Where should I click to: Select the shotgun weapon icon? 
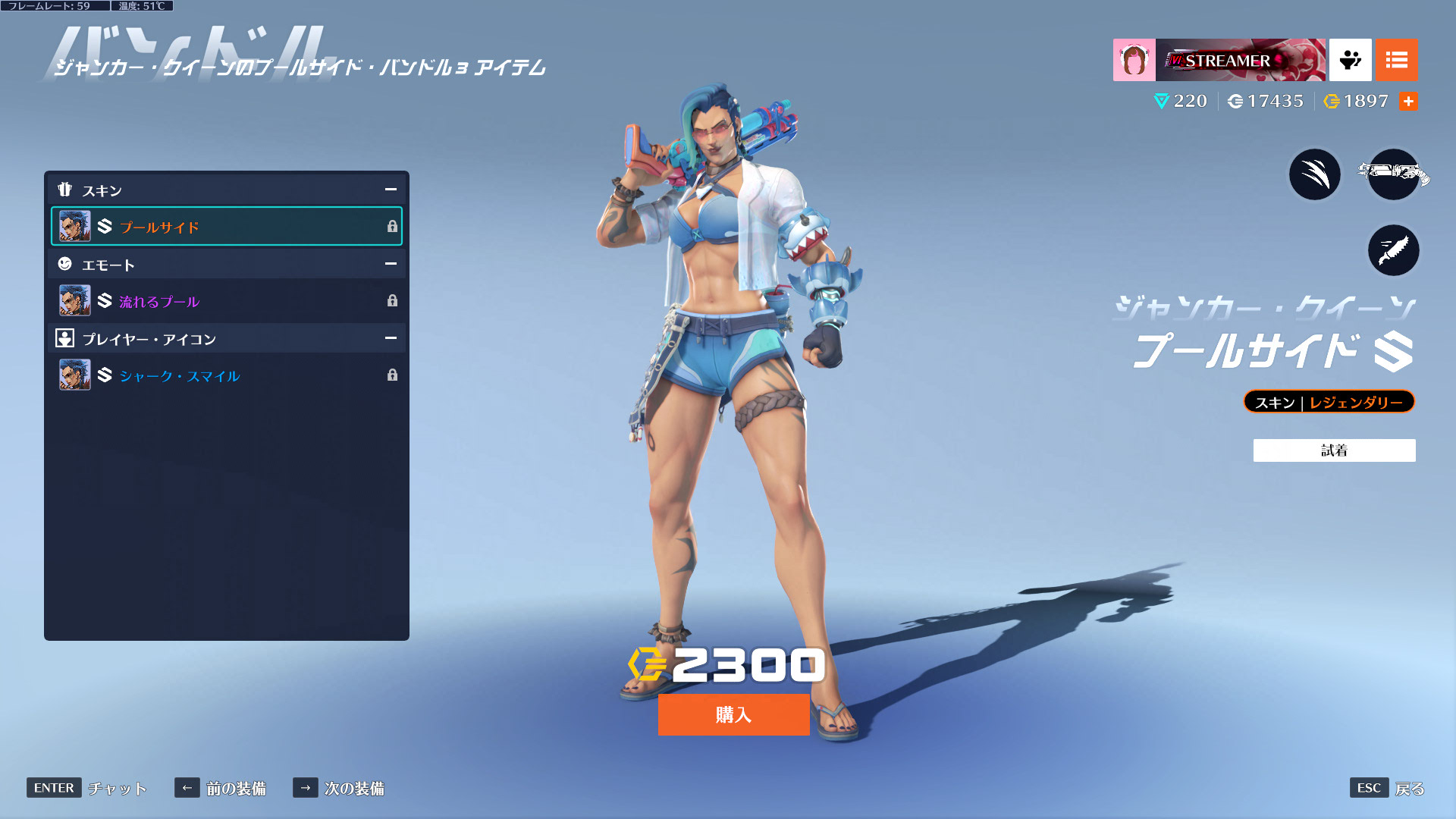click(x=1393, y=174)
